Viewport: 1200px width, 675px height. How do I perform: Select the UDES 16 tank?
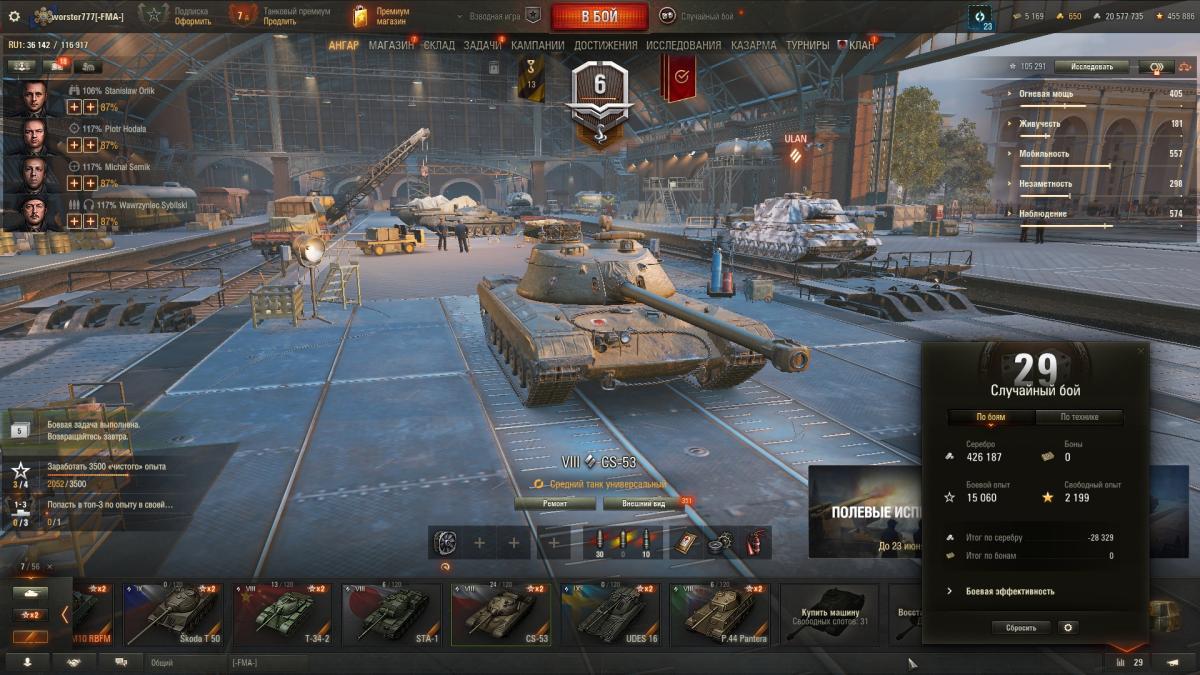pos(610,615)
